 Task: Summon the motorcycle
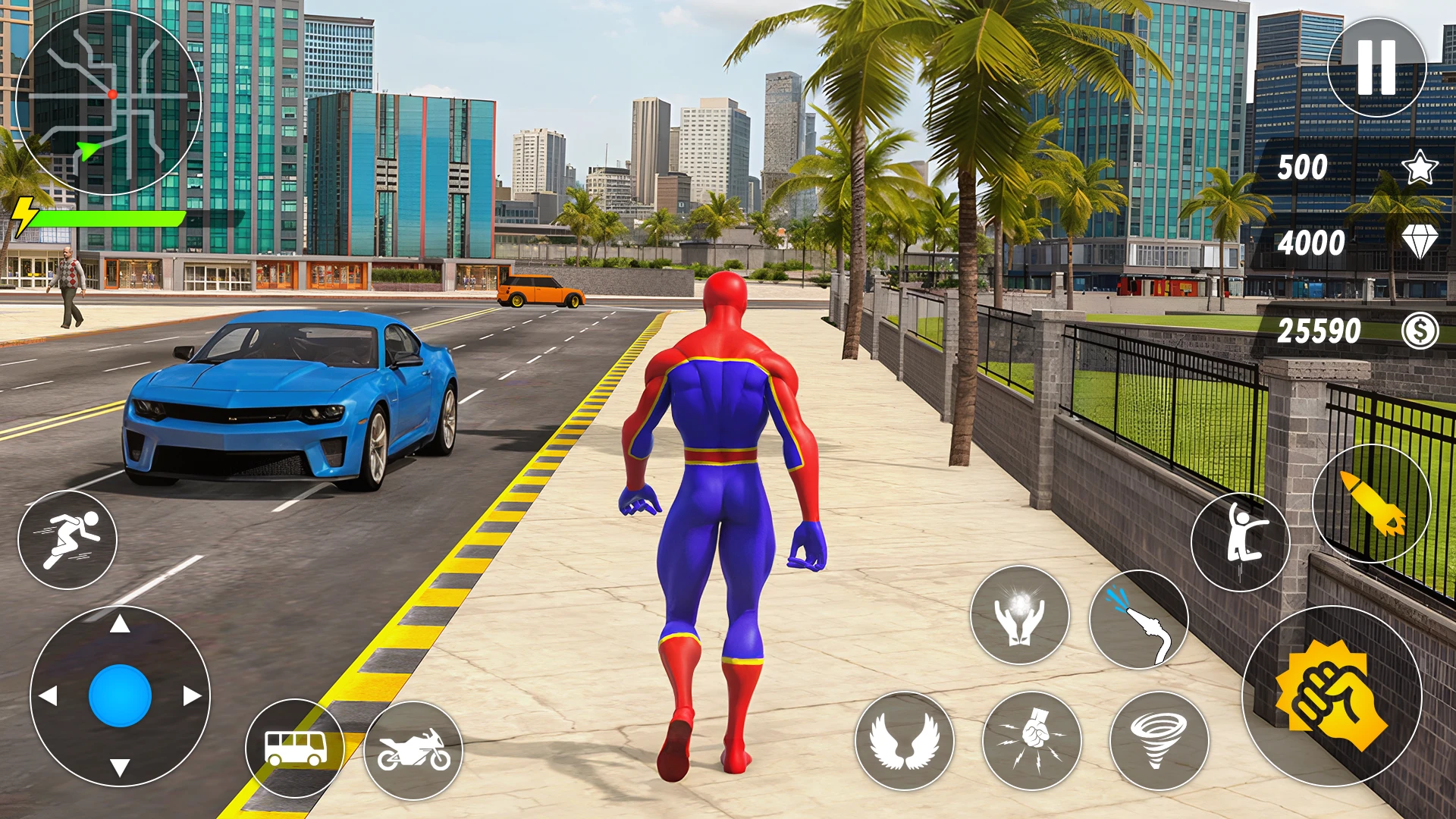pos(413,749)
